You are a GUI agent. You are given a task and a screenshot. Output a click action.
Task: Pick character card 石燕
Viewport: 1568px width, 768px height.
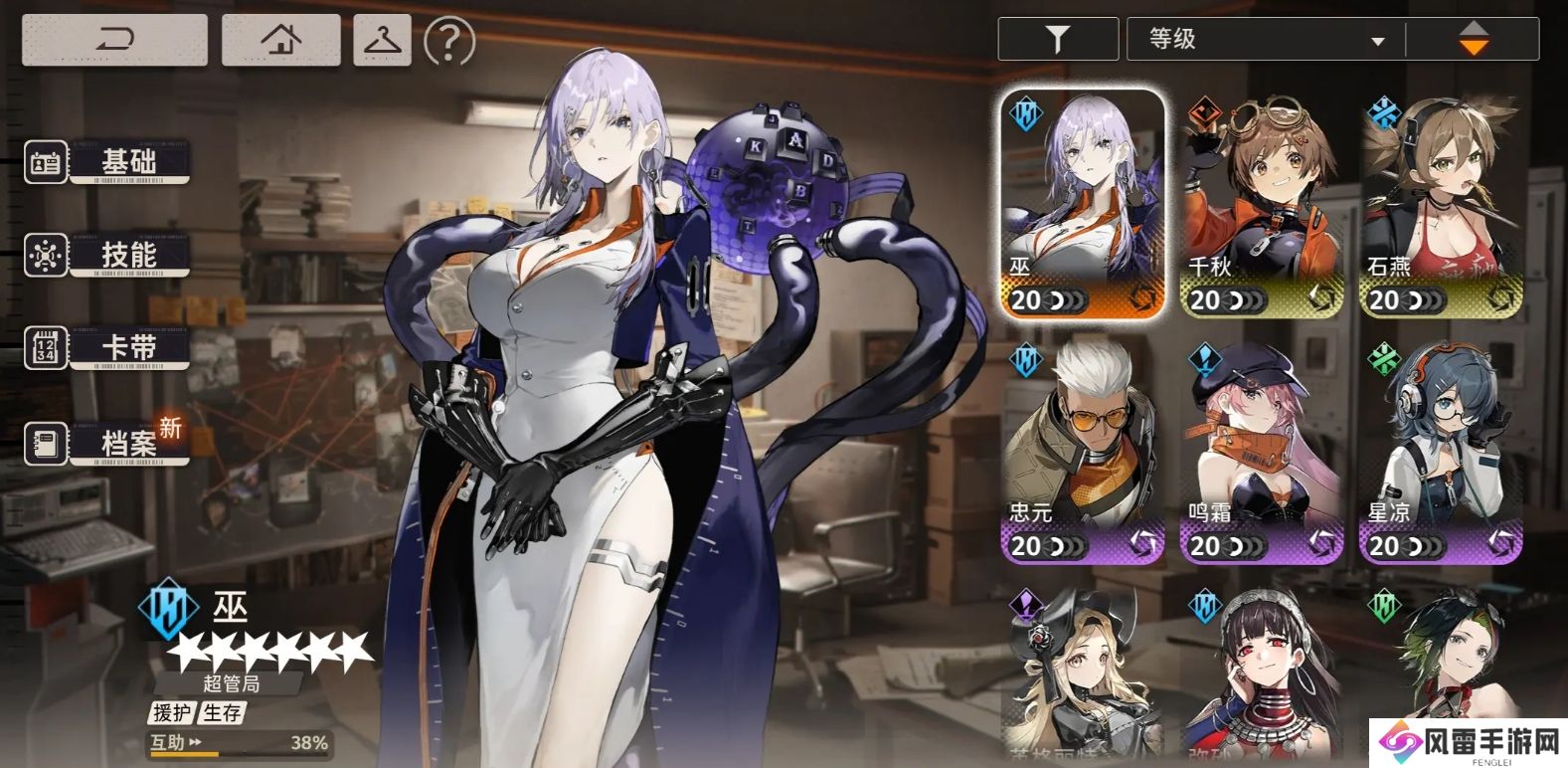(1441, 205)
